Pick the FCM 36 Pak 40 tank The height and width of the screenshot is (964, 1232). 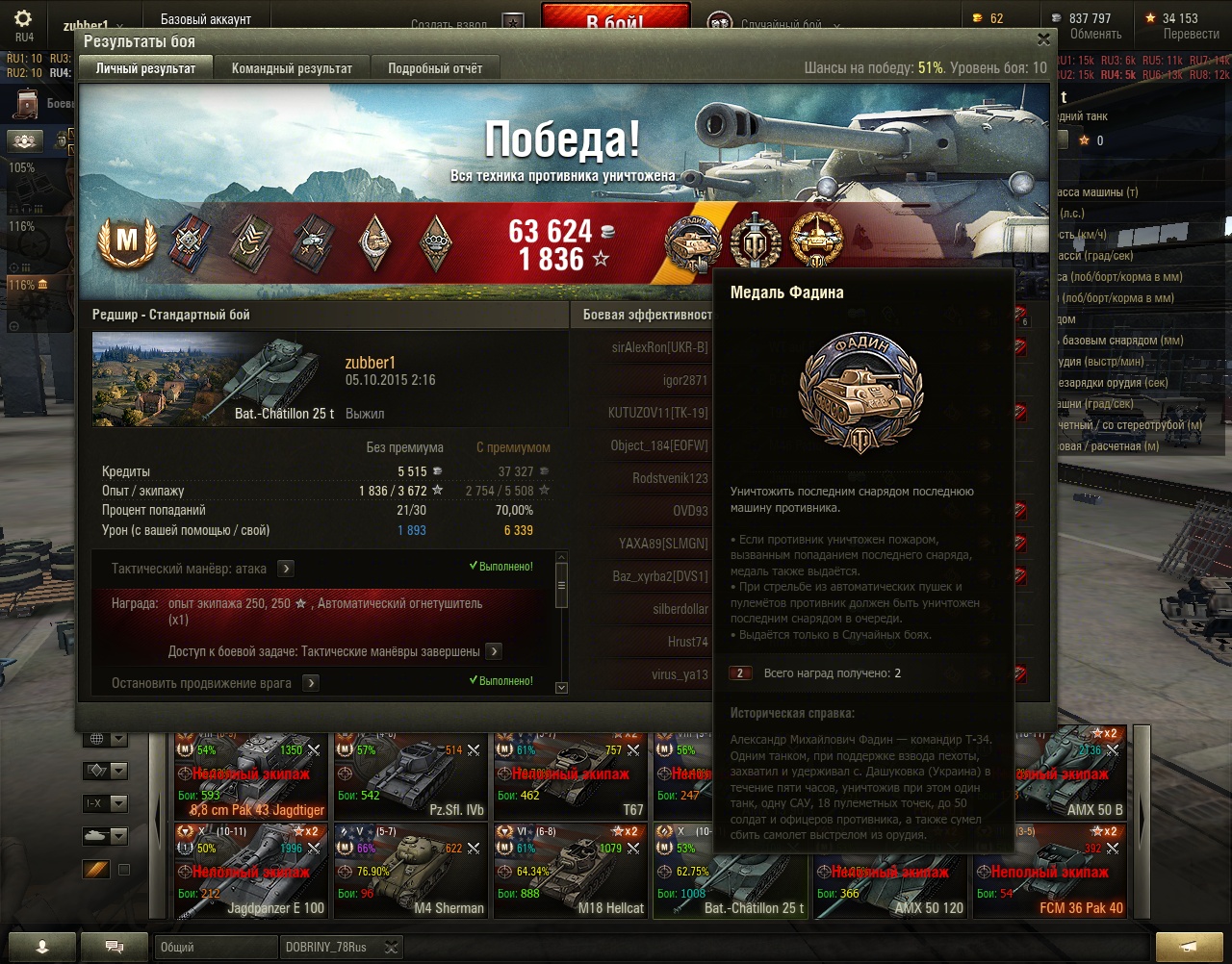point(1049,871)
